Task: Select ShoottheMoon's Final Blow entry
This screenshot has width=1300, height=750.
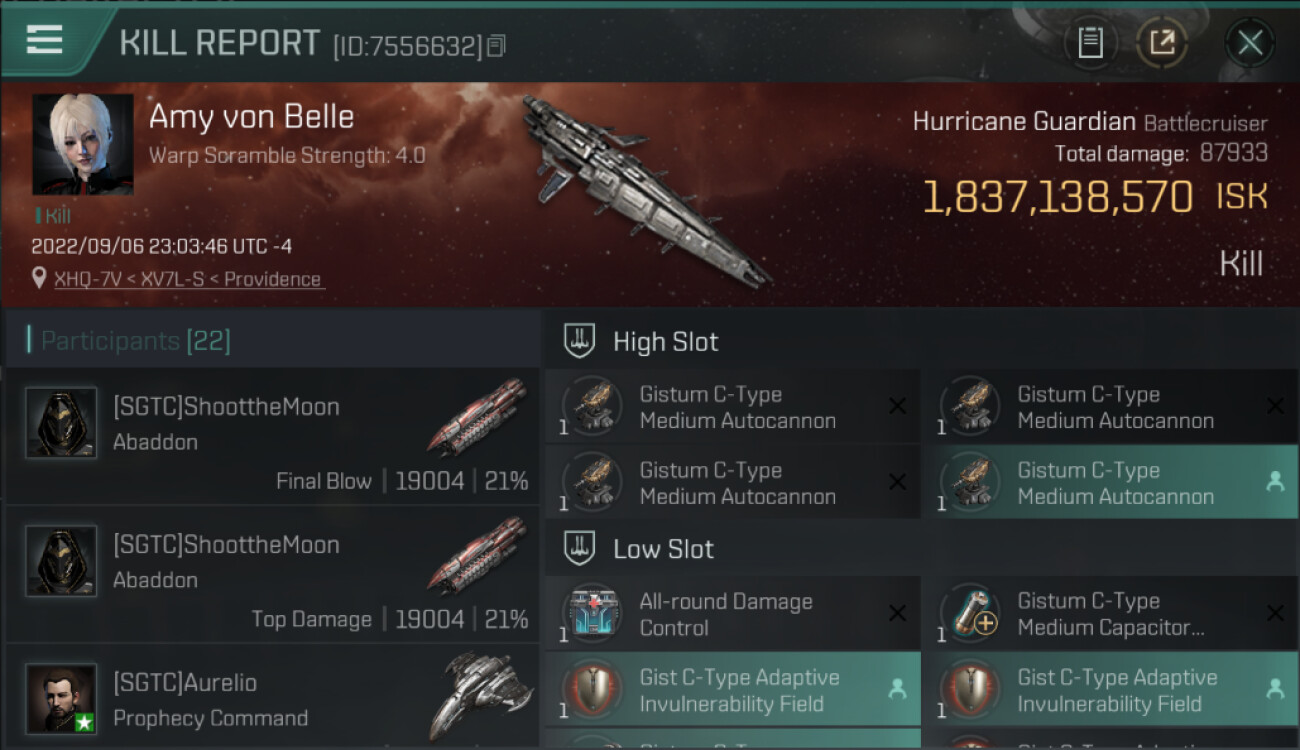Action: [272, 436]
